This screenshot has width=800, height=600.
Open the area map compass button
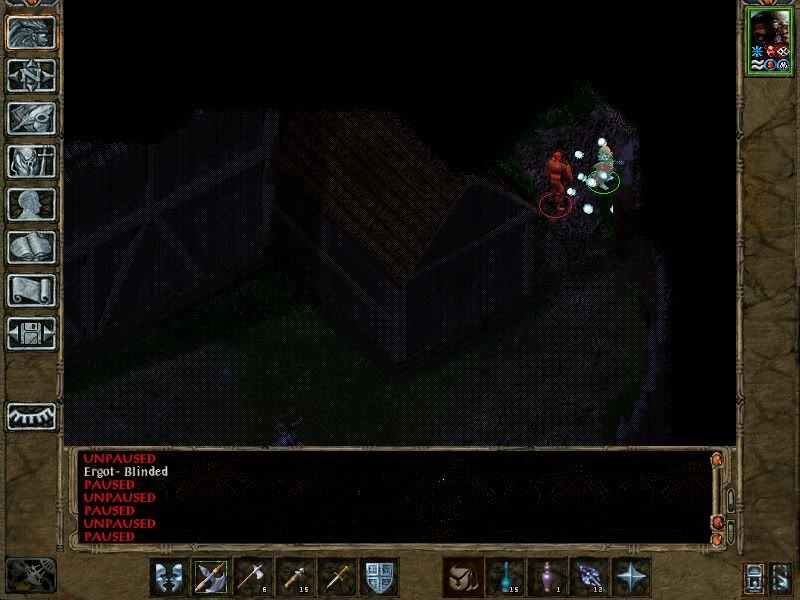point(31,75)
